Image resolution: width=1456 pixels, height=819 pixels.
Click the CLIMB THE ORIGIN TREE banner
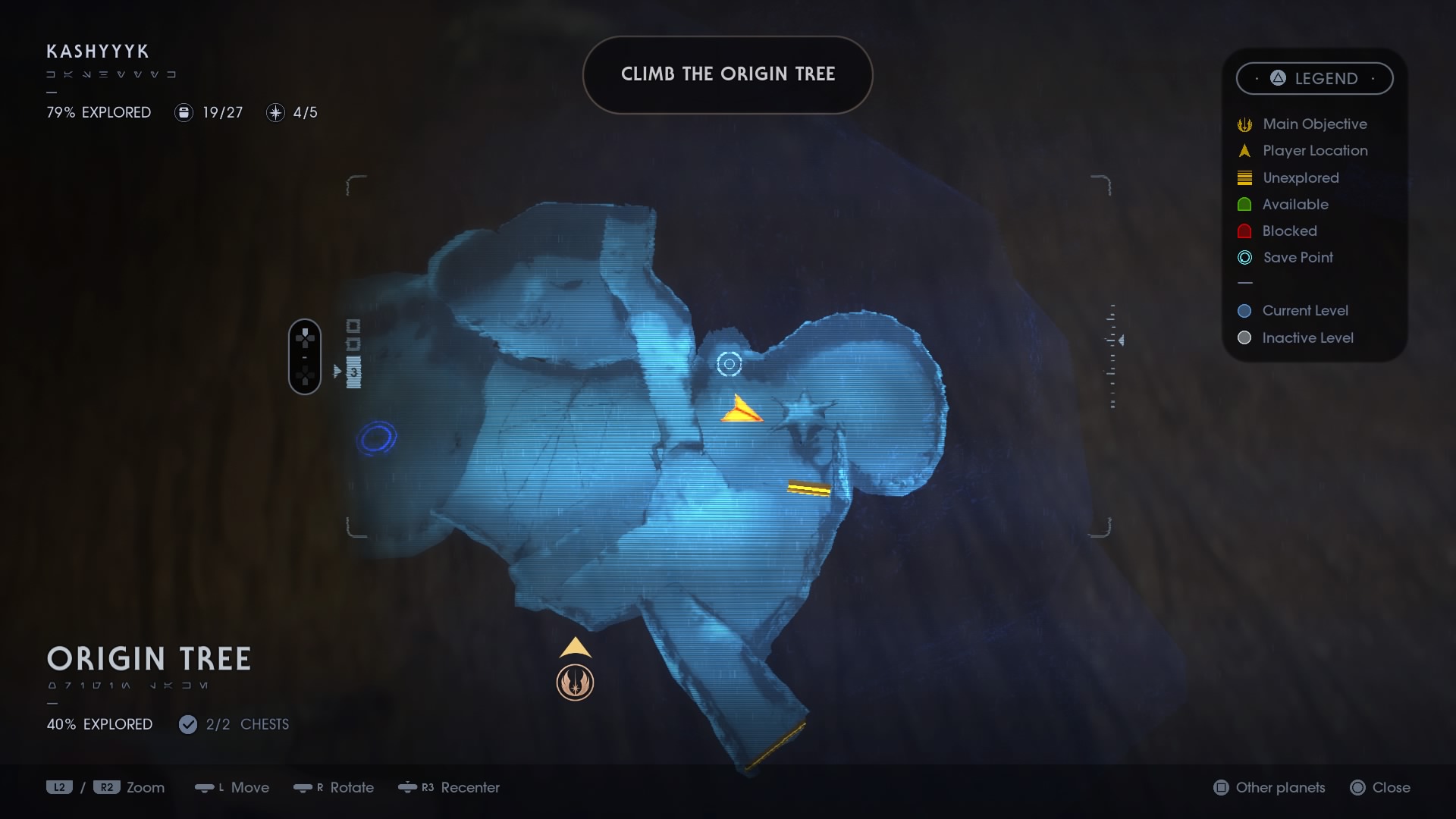click(727, 74)
